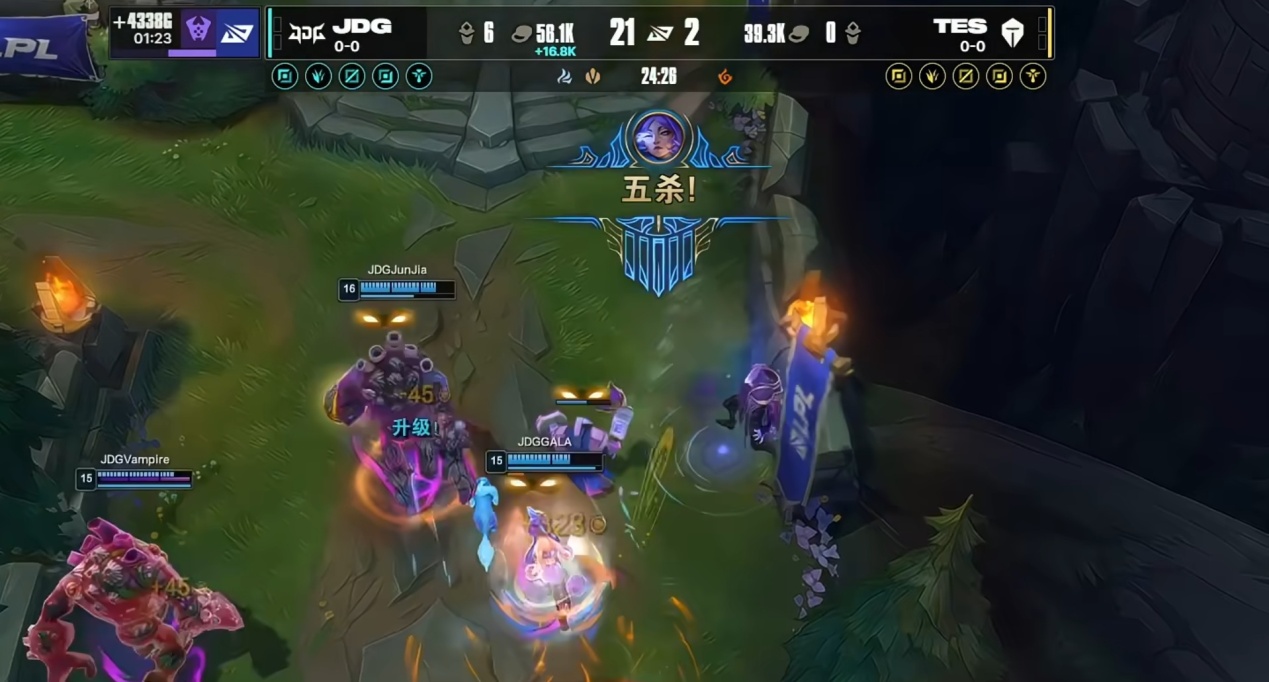Image resolution: width=1269 pixels, height=682 pixels.
Task: Select the JDG team logo
Action: tap(307, 34)
